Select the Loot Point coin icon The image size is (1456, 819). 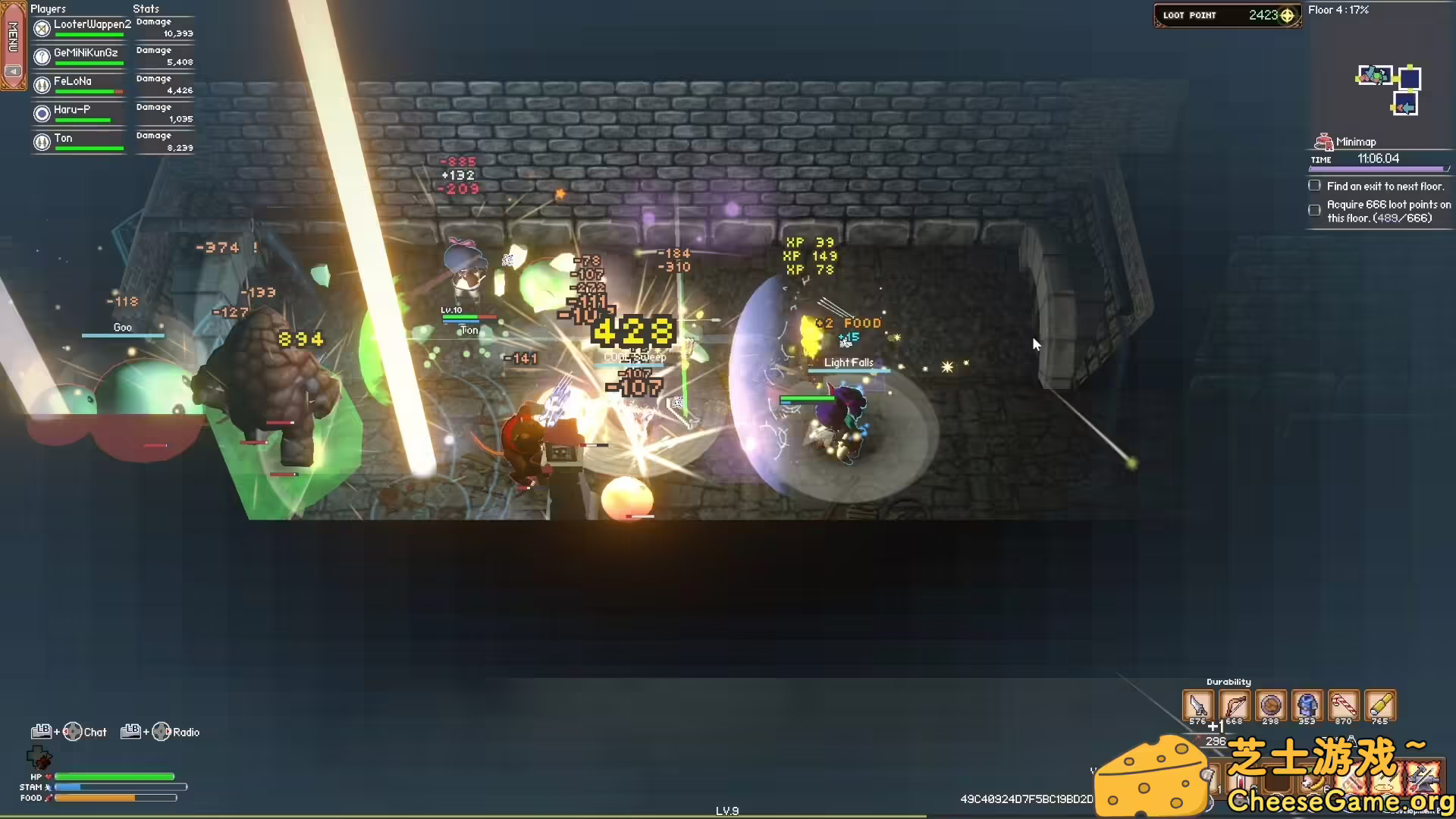pos(1287,14)
